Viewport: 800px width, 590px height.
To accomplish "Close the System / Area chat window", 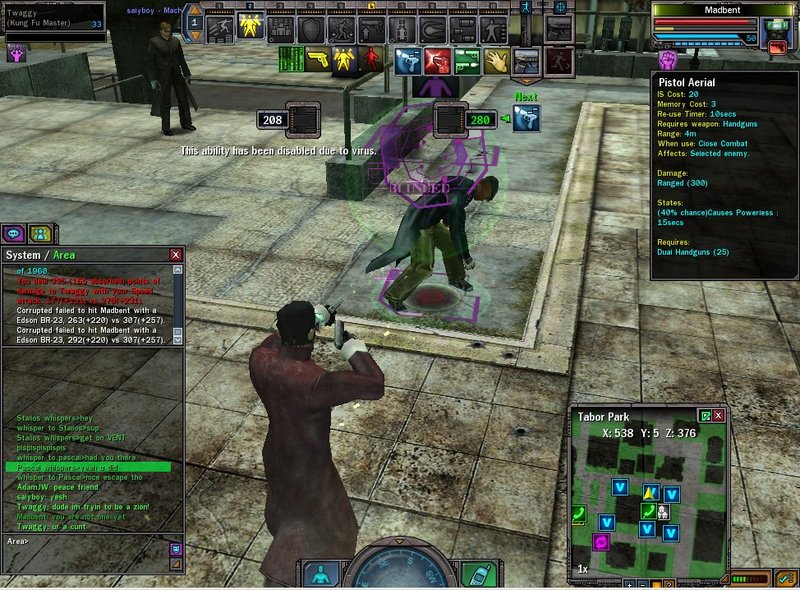I will [x=176, y=255].
